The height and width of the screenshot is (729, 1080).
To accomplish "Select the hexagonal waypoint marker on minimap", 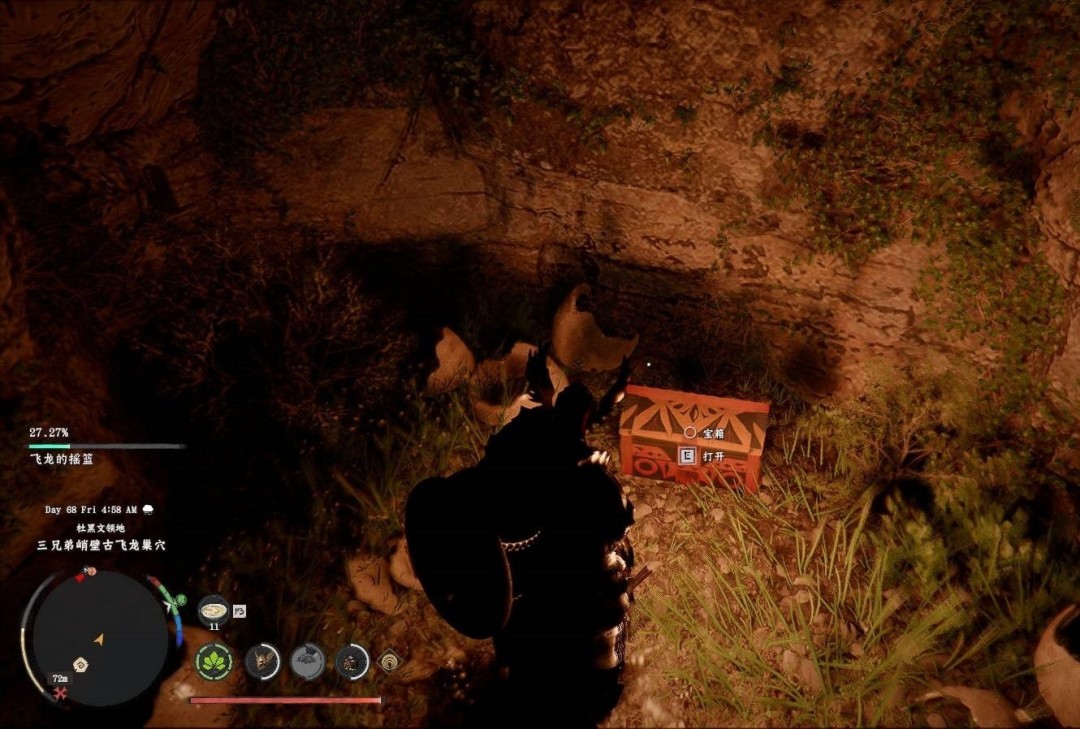I will 80,664.
